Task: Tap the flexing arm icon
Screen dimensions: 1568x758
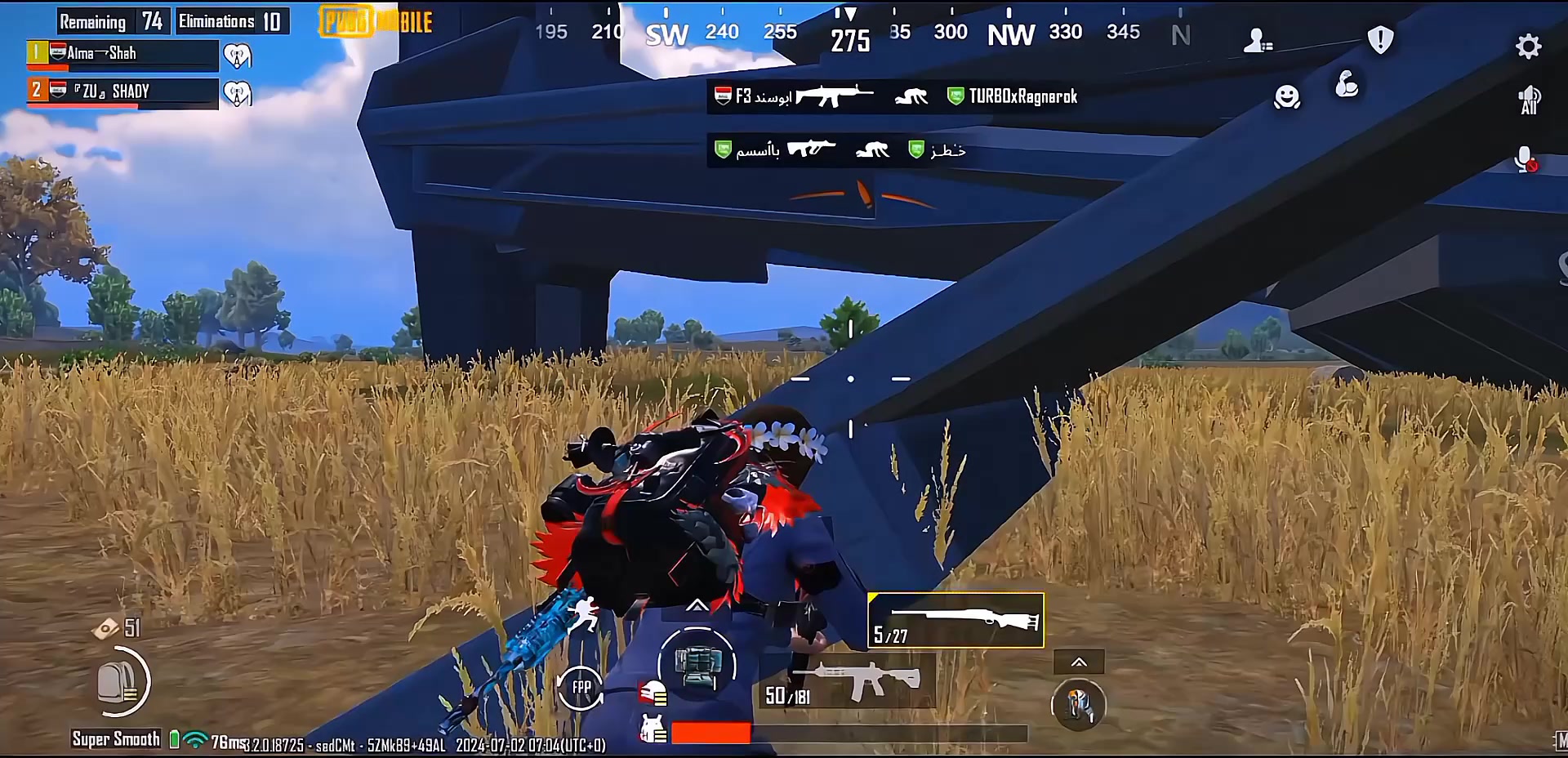Action: click(x=1347, y=84)
